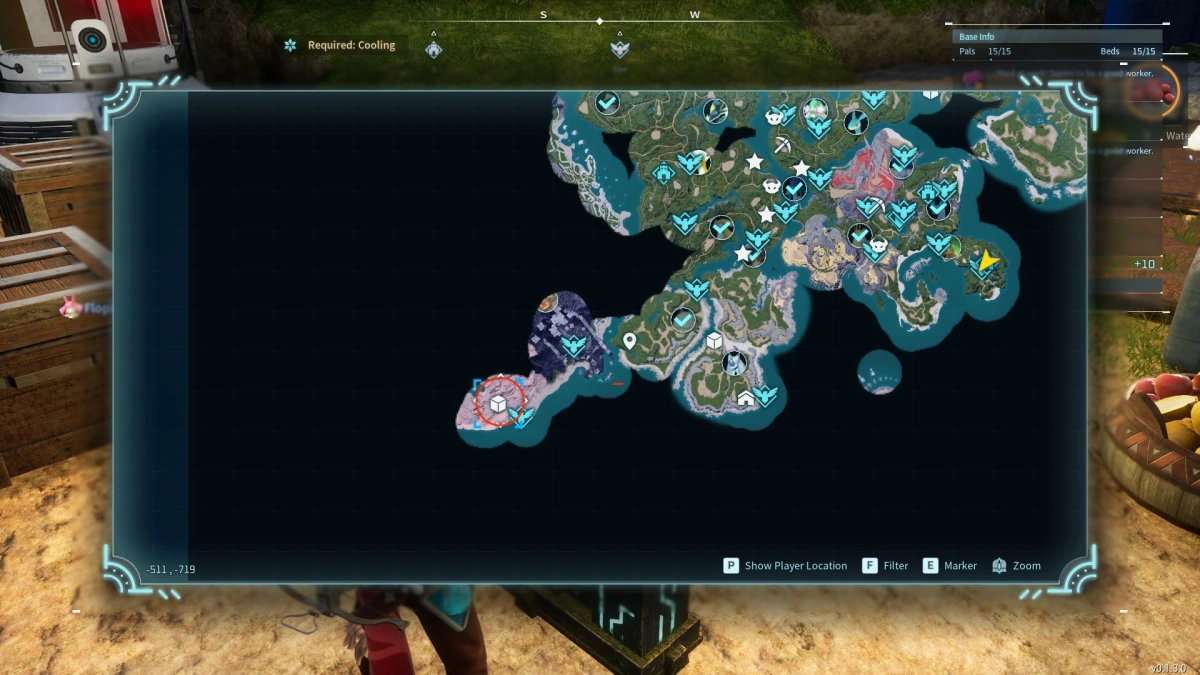Select the white and blue boss portrait
1200x675 pixels.
tap(735, 362)
